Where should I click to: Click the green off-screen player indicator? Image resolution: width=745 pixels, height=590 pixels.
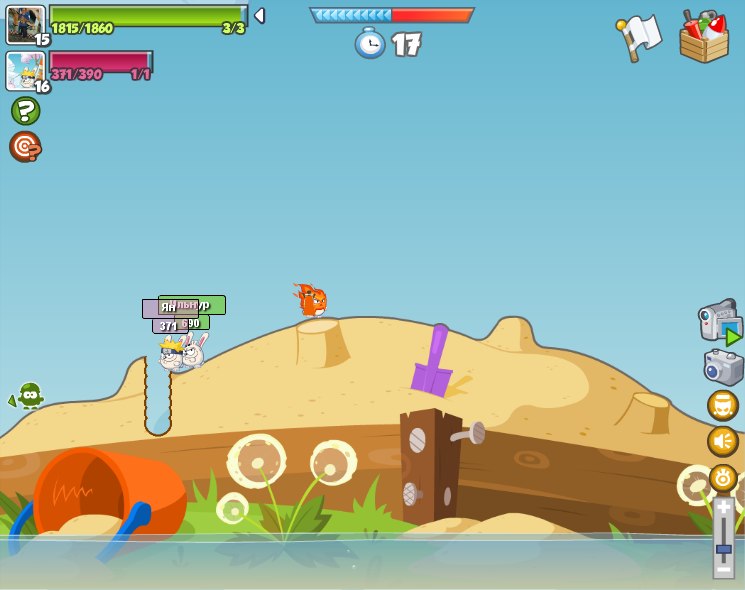click(x=28, y=396)
